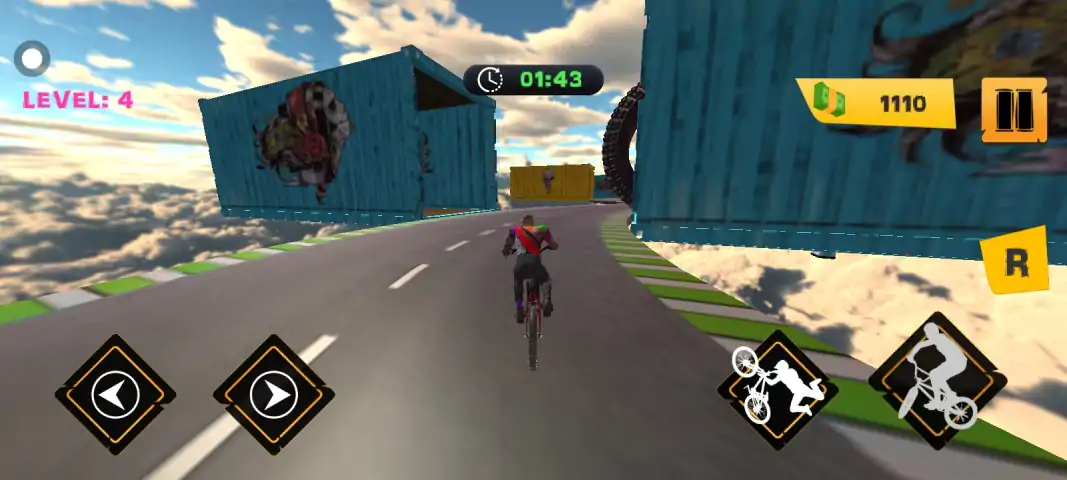
Task: Steer left with the left arrow button
Action: tap(115, 395)
